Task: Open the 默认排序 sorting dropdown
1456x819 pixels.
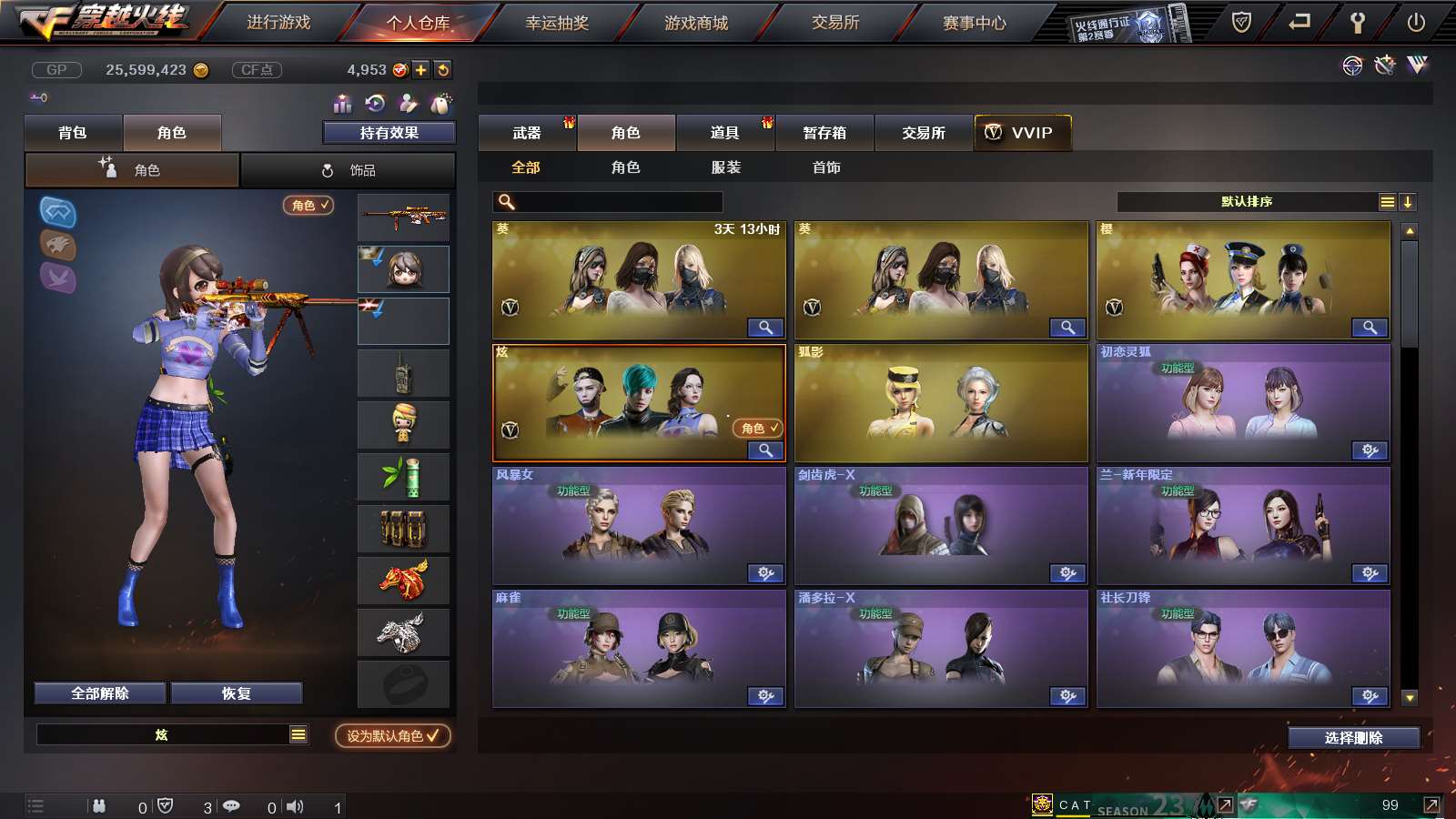Action: 1247,201
